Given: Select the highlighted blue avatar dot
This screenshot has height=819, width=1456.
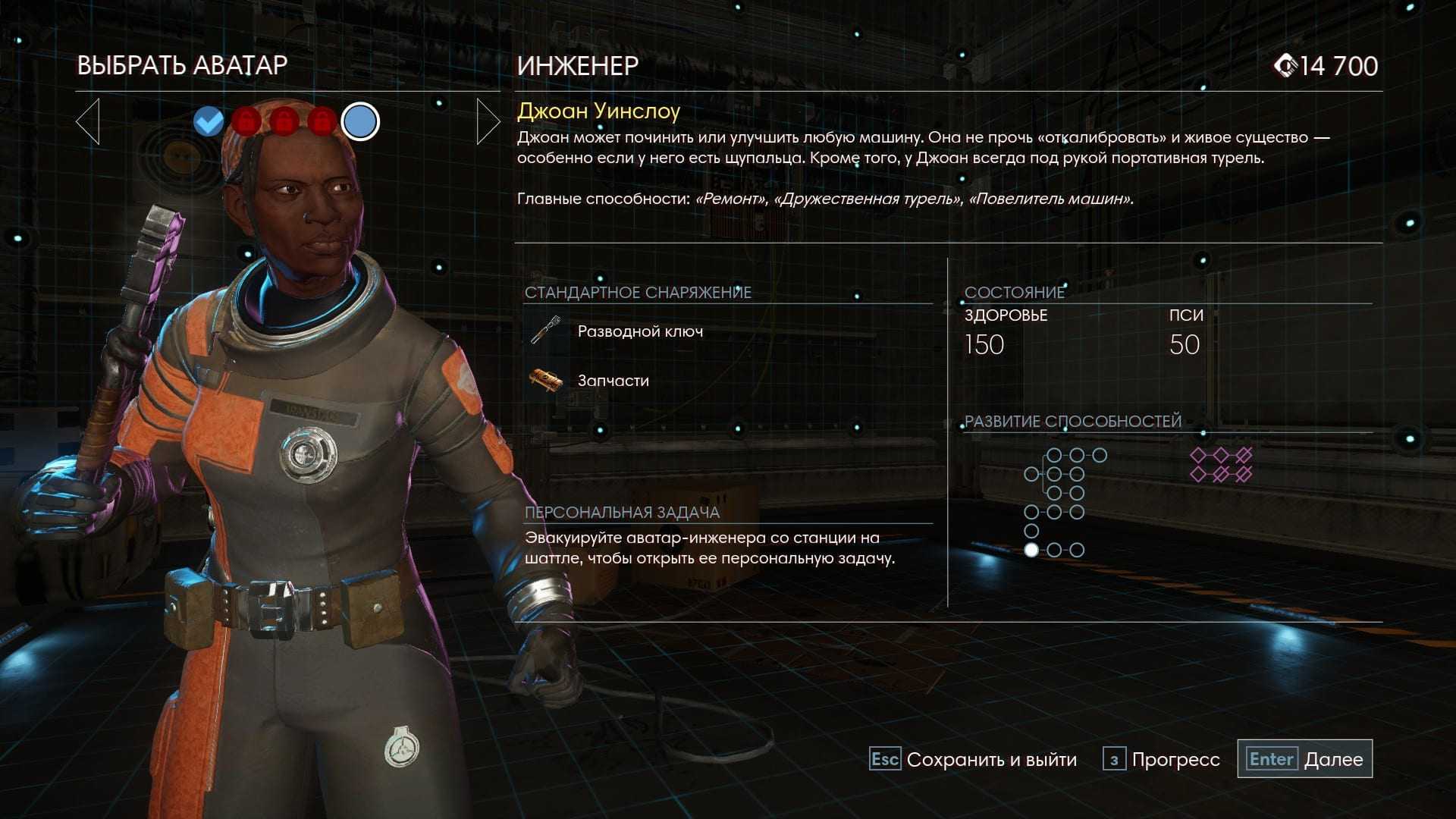Looking at the screenshot, I should (x=360, y=121).
